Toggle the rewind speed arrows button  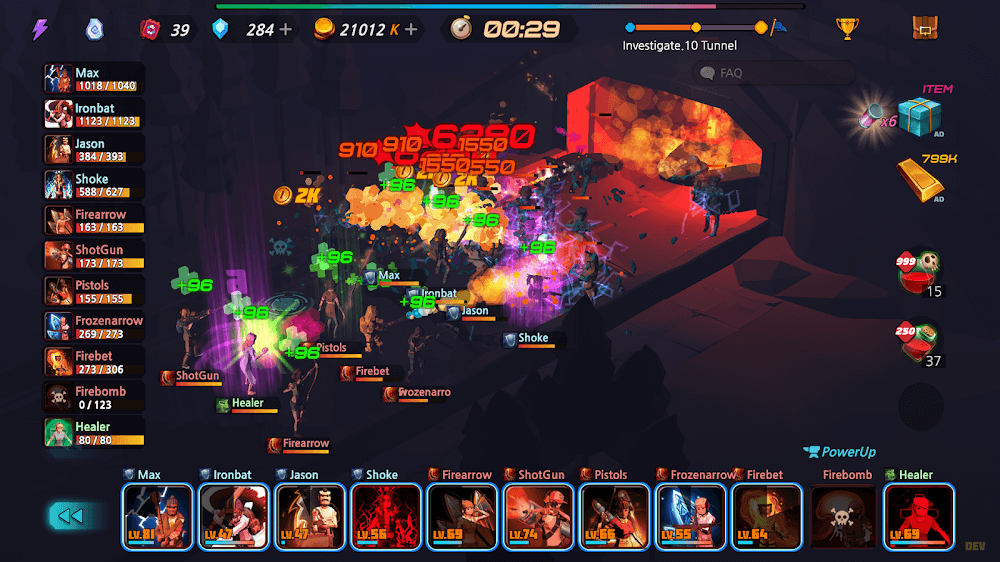click(x=69, y=516)
